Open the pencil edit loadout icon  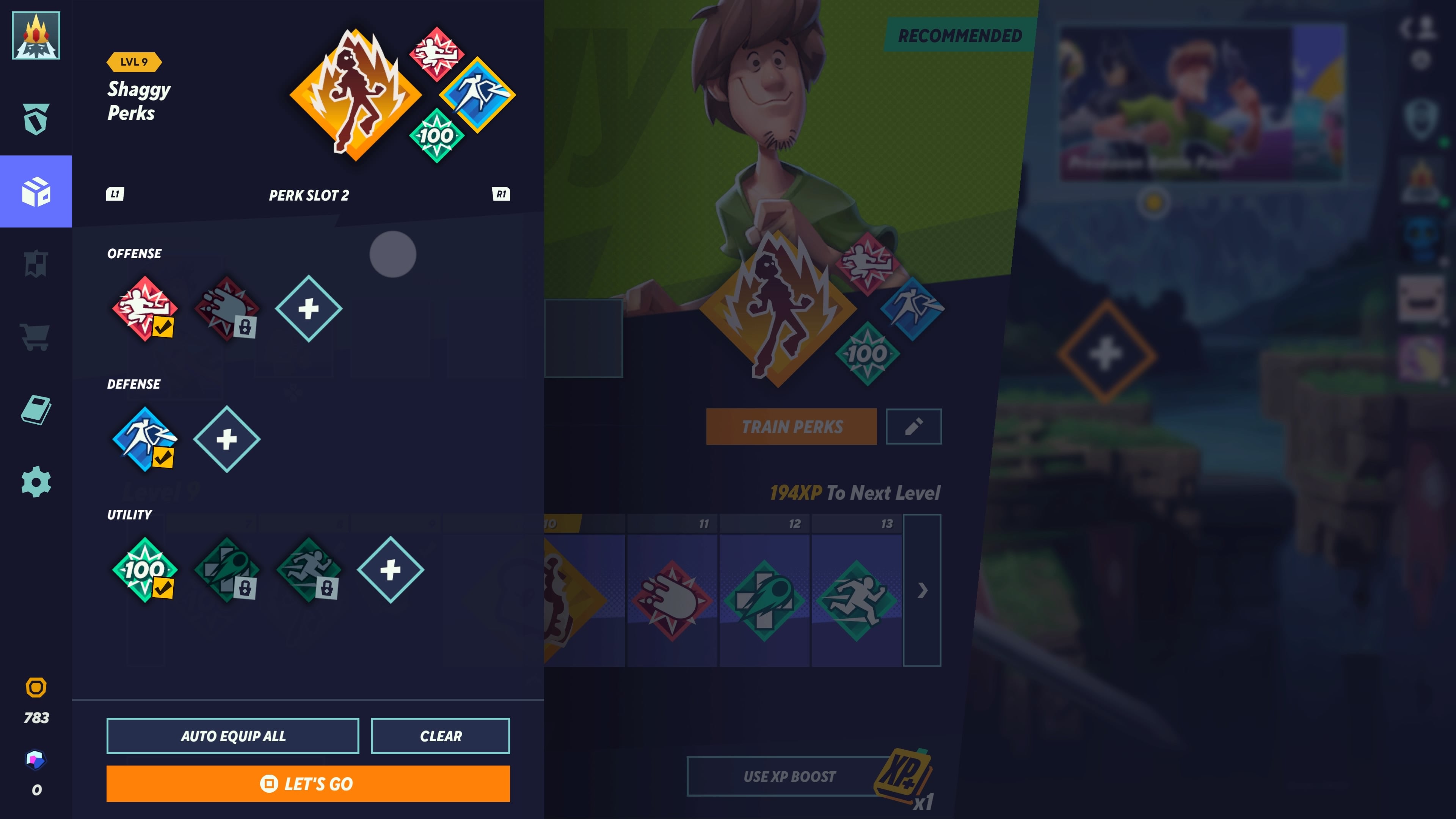coord(913,426)
